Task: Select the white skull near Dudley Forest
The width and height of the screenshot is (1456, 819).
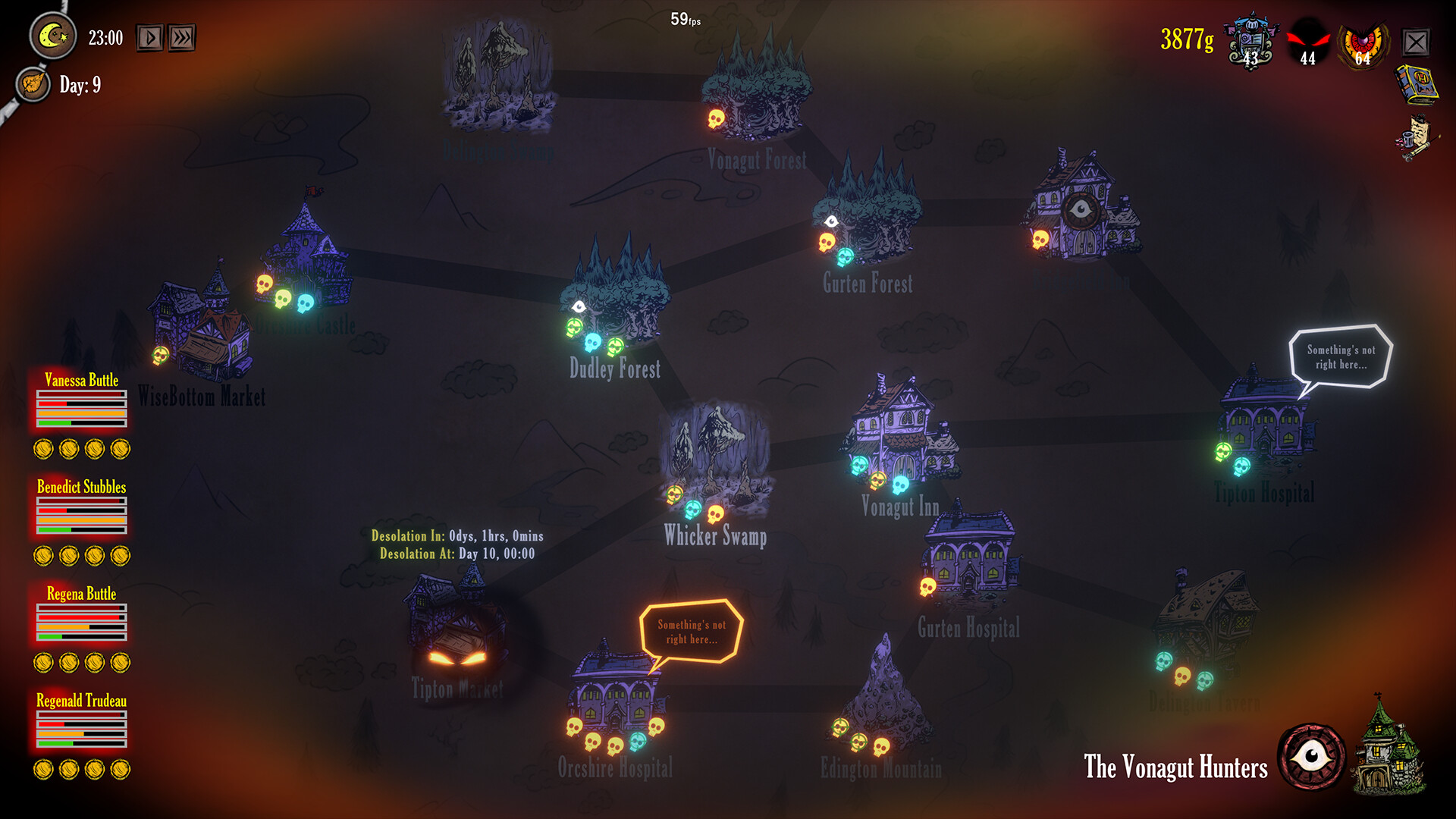Action: (x=580, y=306)
